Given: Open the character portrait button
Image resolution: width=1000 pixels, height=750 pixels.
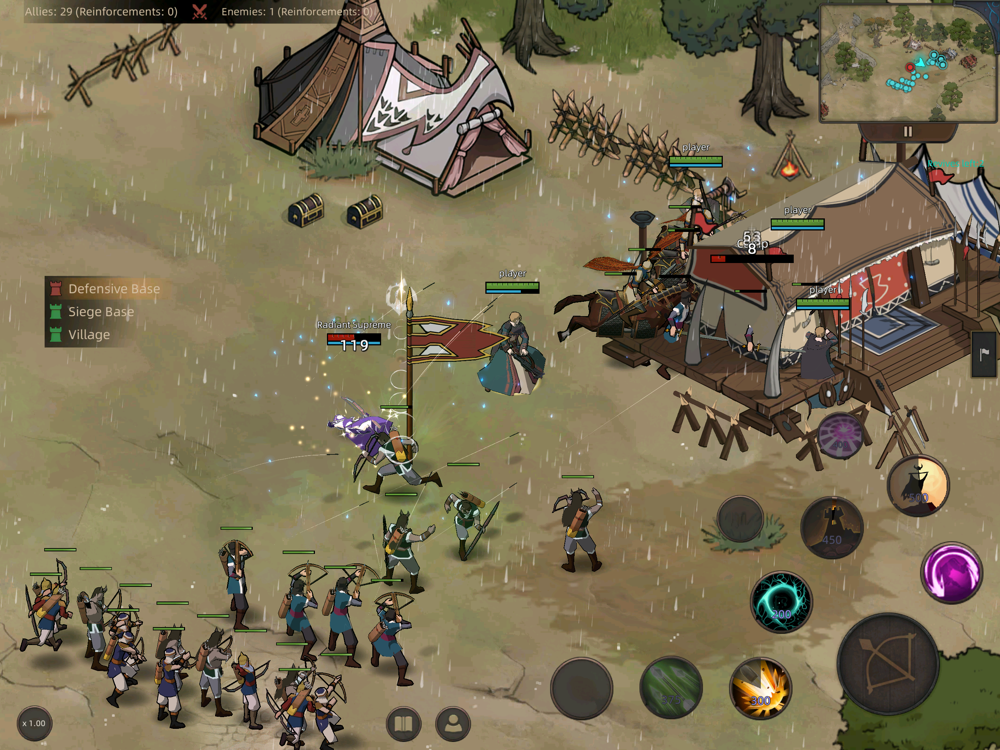Looking at the screenshot, I should coord(453,724).
